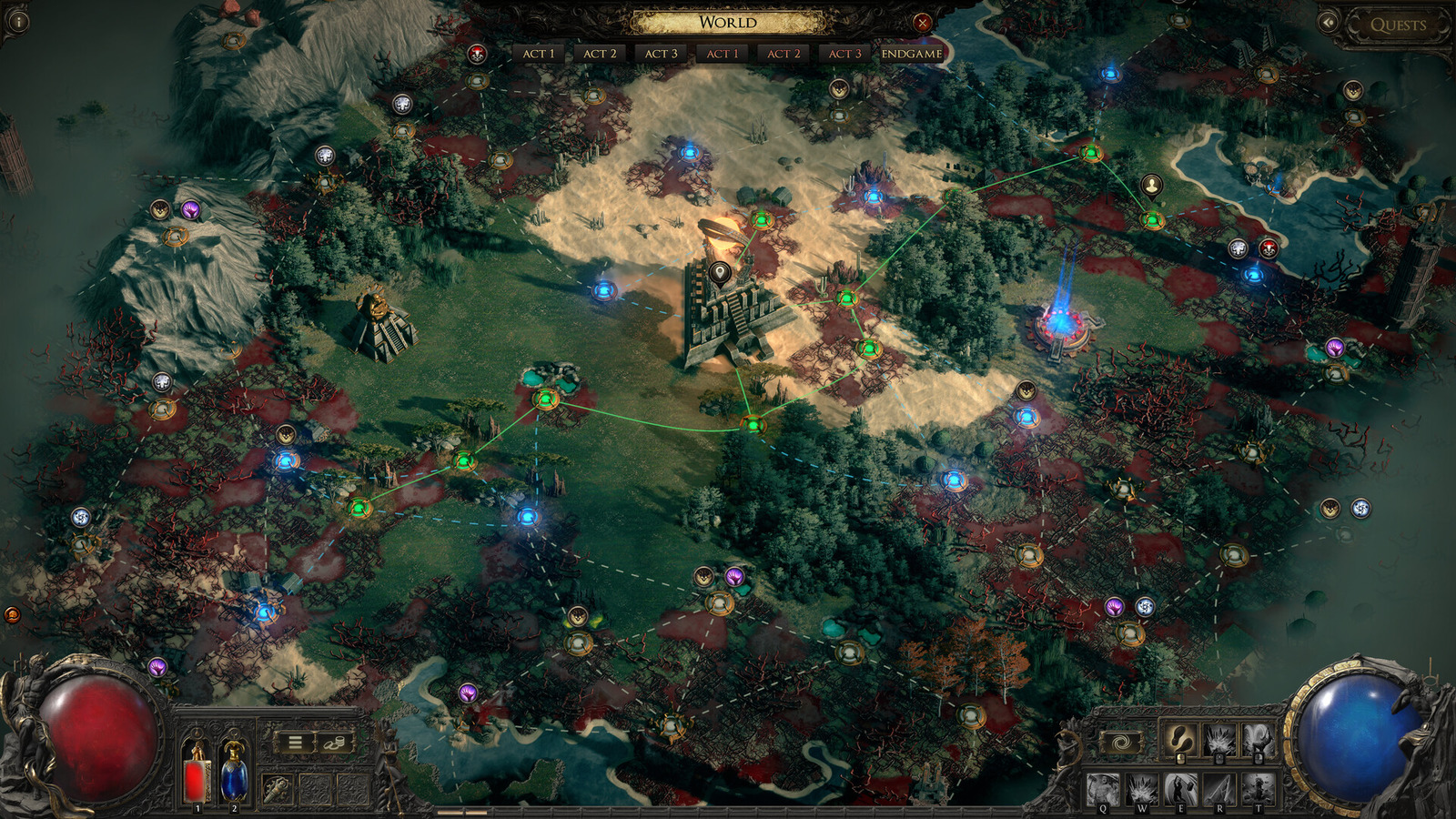1456x819 pixels.
Task: Select the player location pin on the temple
Action: tap(720, 270)
